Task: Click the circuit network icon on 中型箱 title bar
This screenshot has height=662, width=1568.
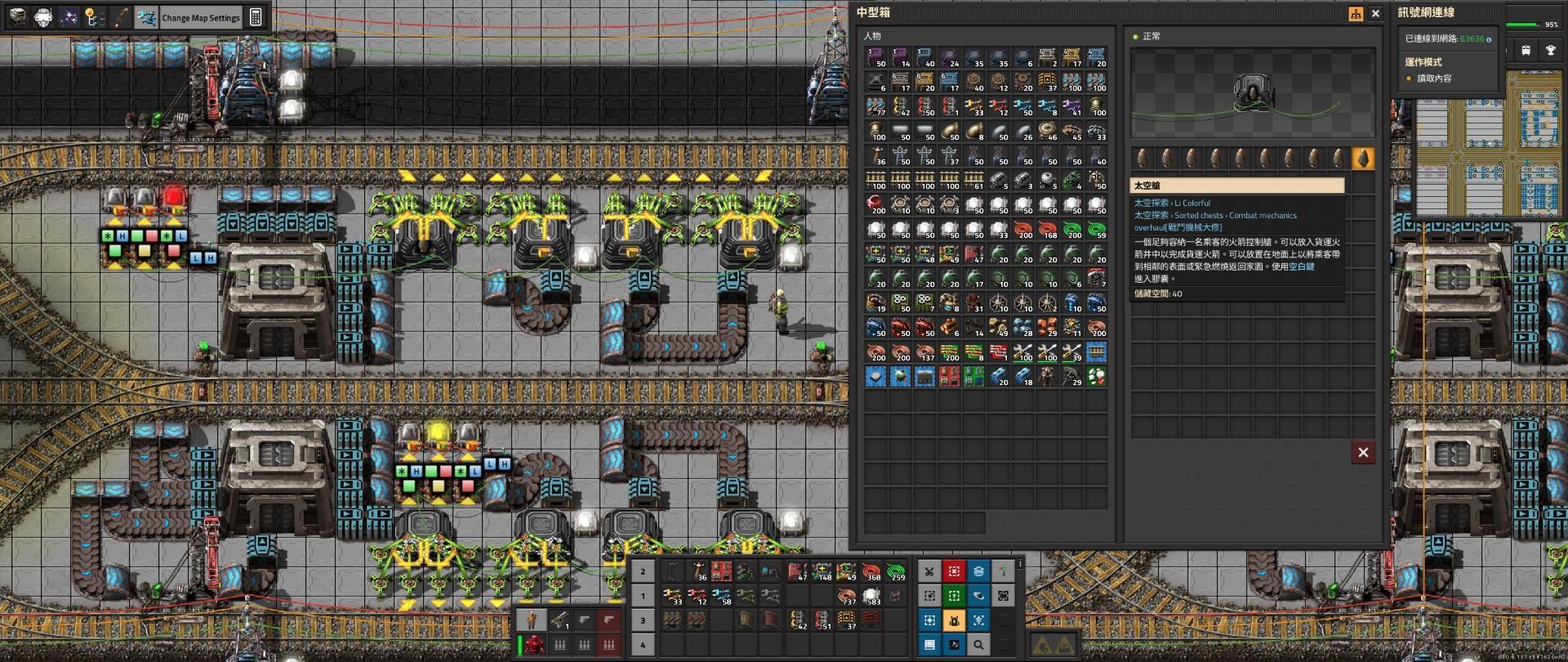Action: 1357,14
